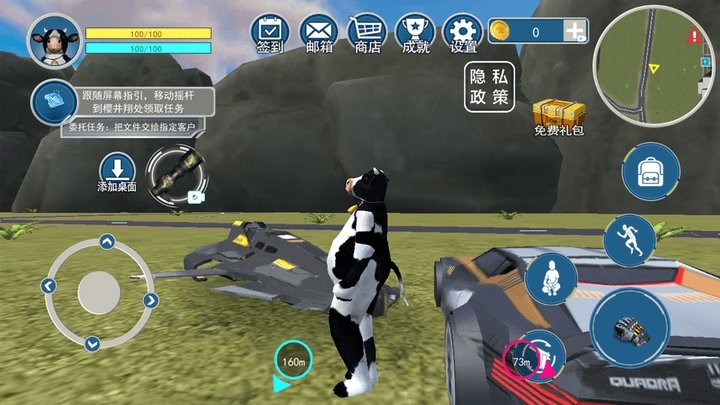Tap the red warning alert icon
This screenshot has width=720, height=405.
point(694,36)
